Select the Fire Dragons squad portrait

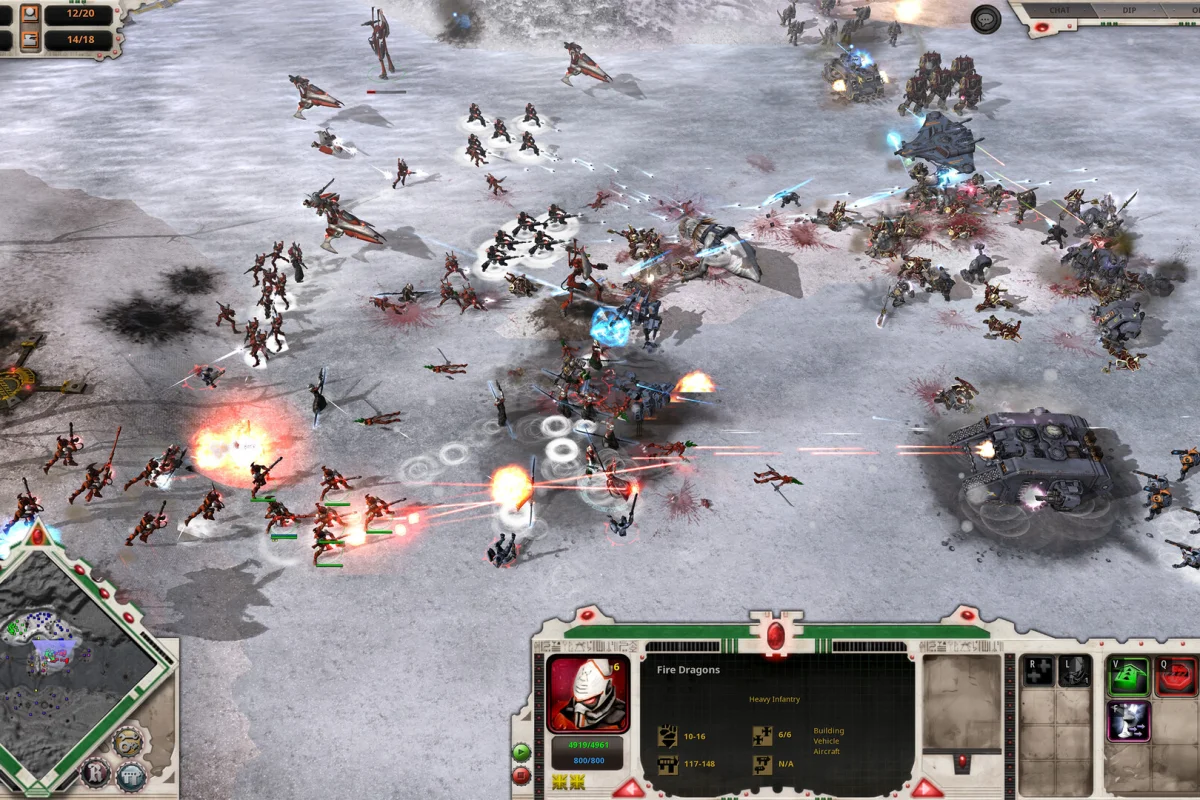pyautogui.click(x=588, y=694)
